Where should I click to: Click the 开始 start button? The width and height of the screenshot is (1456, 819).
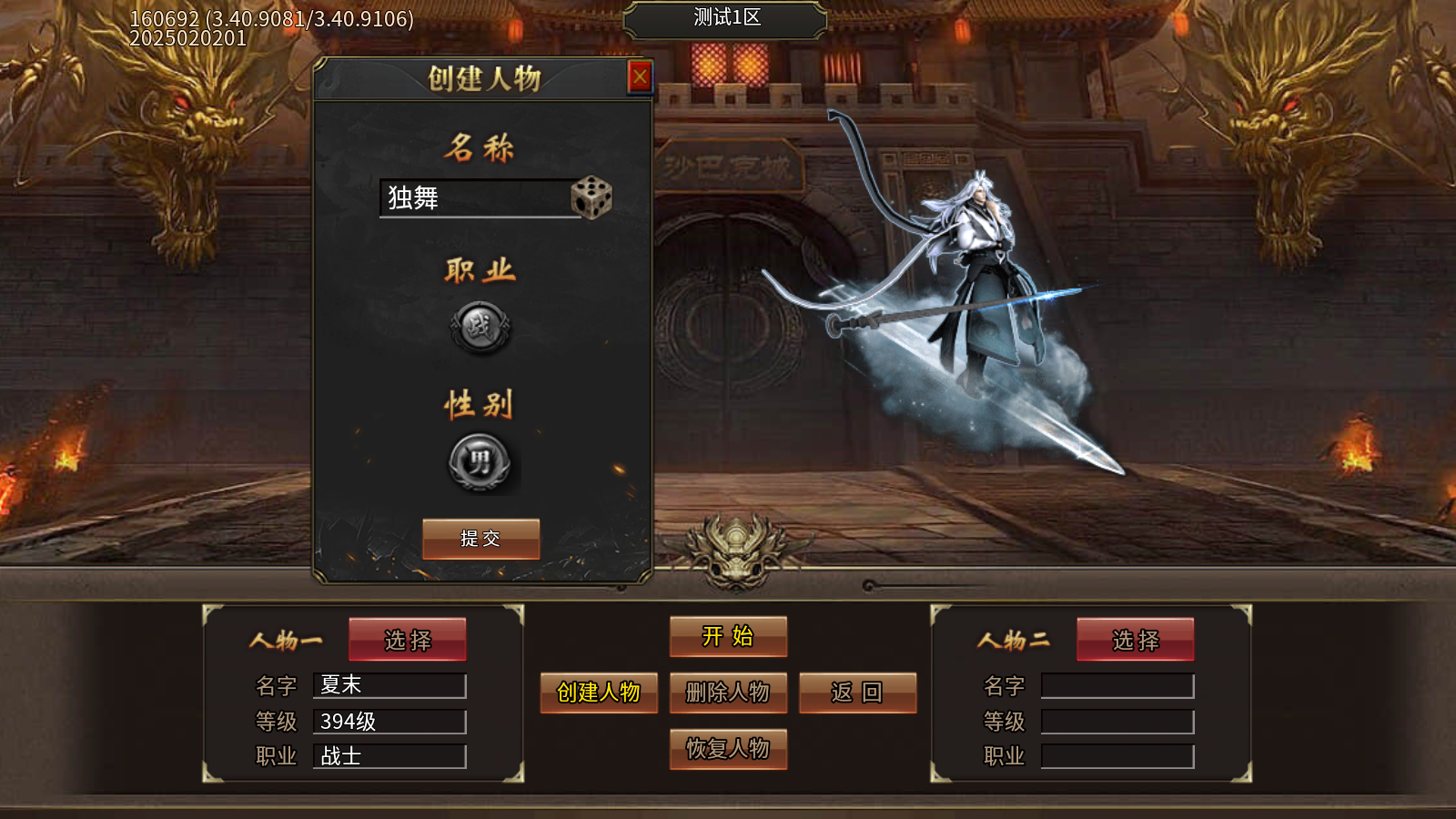728,637
